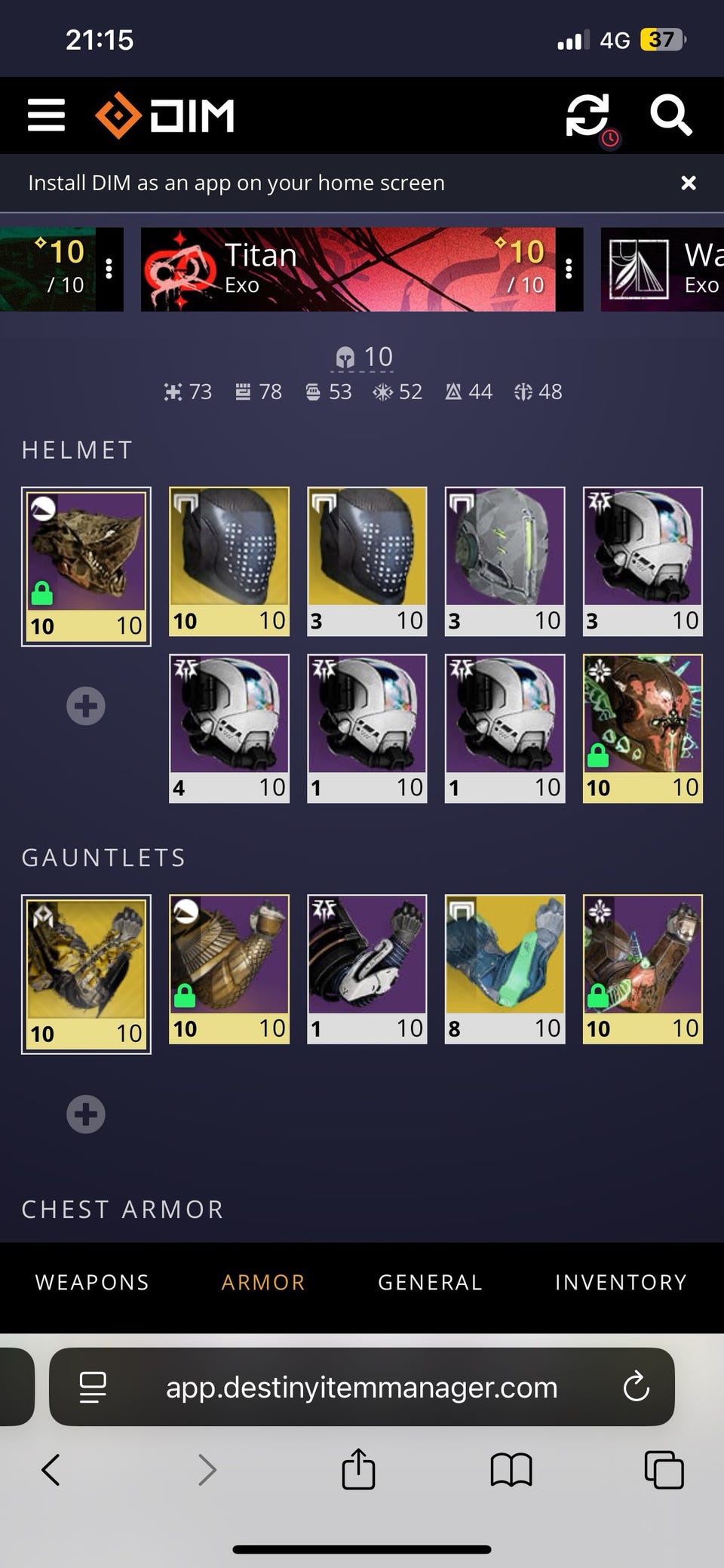Choose the locked bronze scaled gauntlets
Screen dimensions: 724x1568
point(229,969)
